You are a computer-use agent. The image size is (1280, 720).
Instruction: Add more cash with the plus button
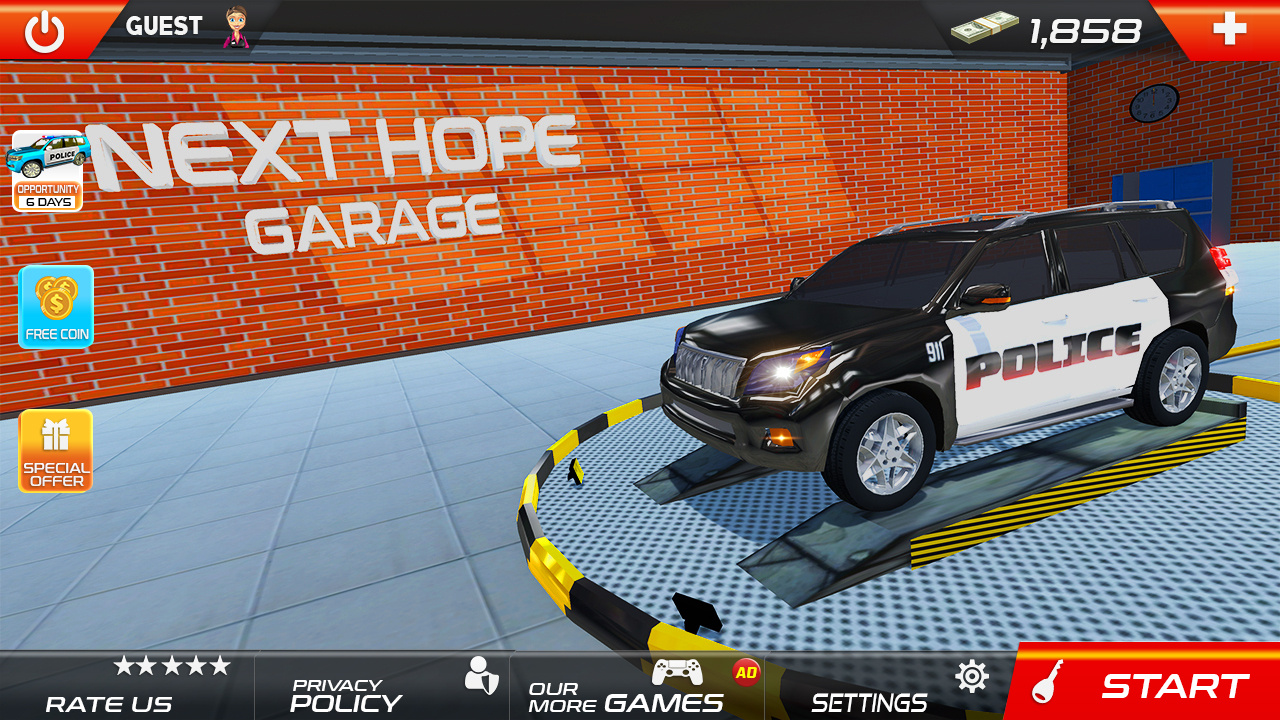pos(1229,29)
